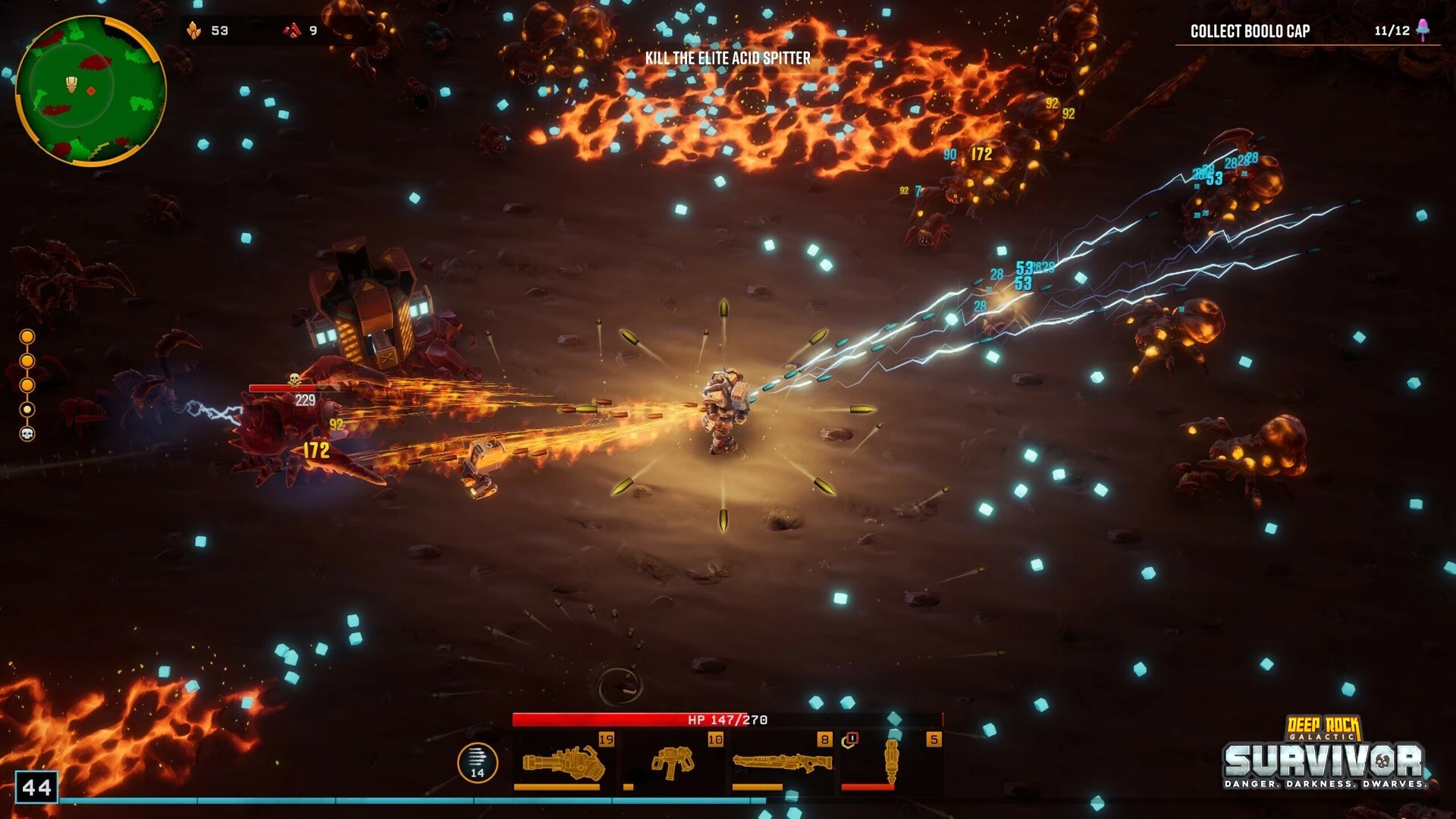Viewport: 1456px width, 819px height.
Task: Open the Collect Boolo Cap objective tracker
Action: [x=1250, y=31]
